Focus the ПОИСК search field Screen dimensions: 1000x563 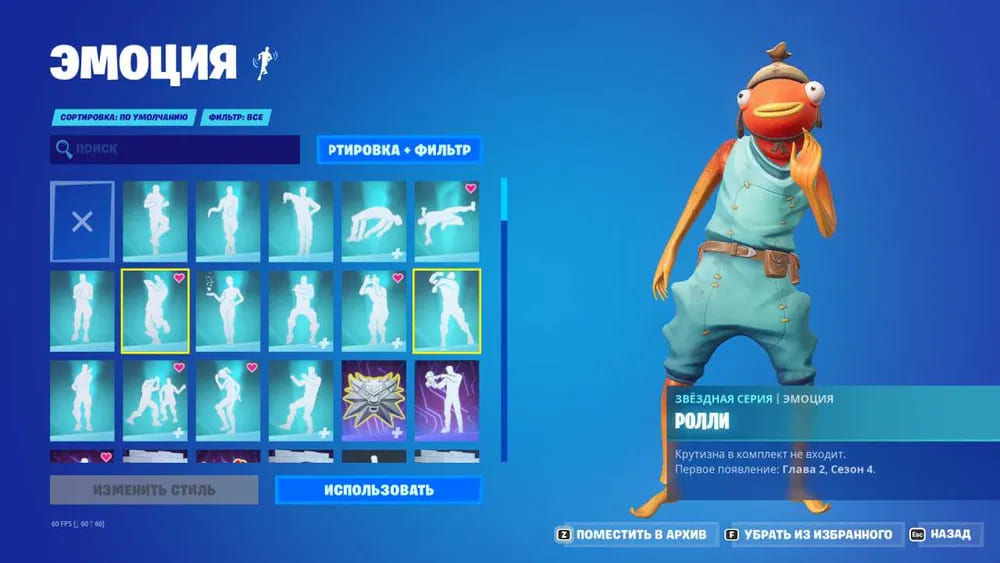coord(175,150)
